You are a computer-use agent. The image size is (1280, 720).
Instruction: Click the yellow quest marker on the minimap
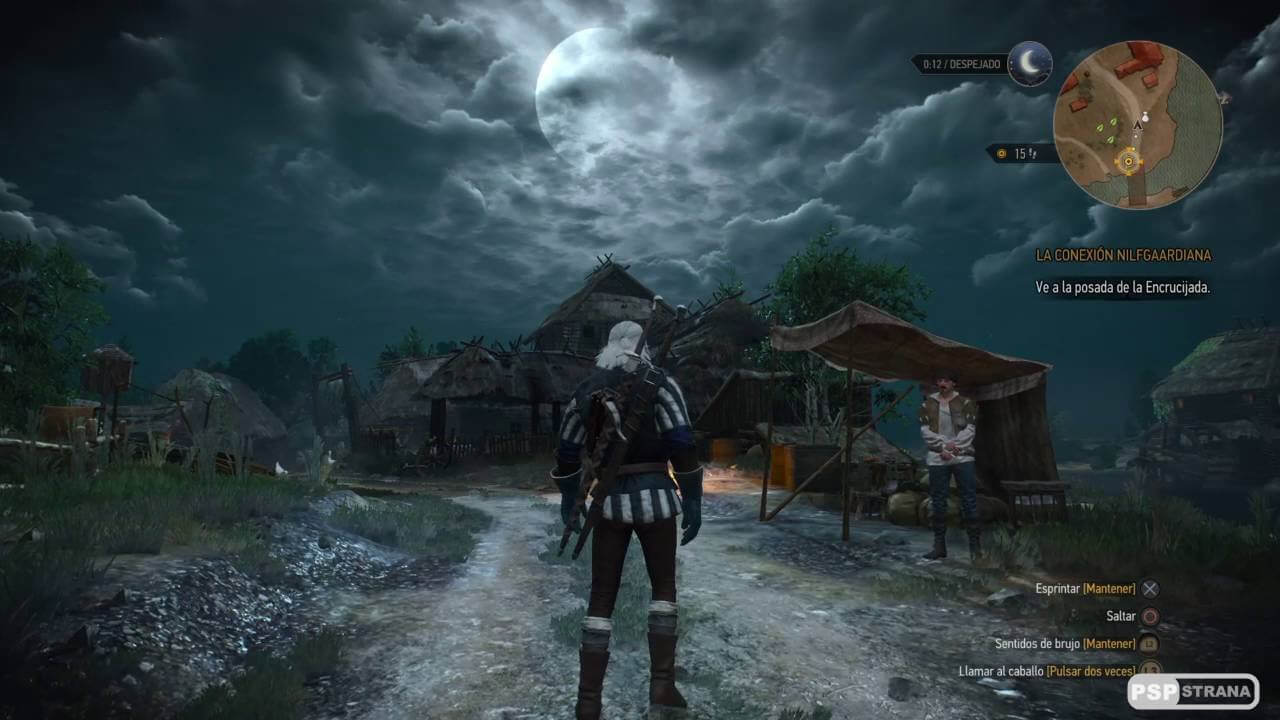coord(1130,161)
